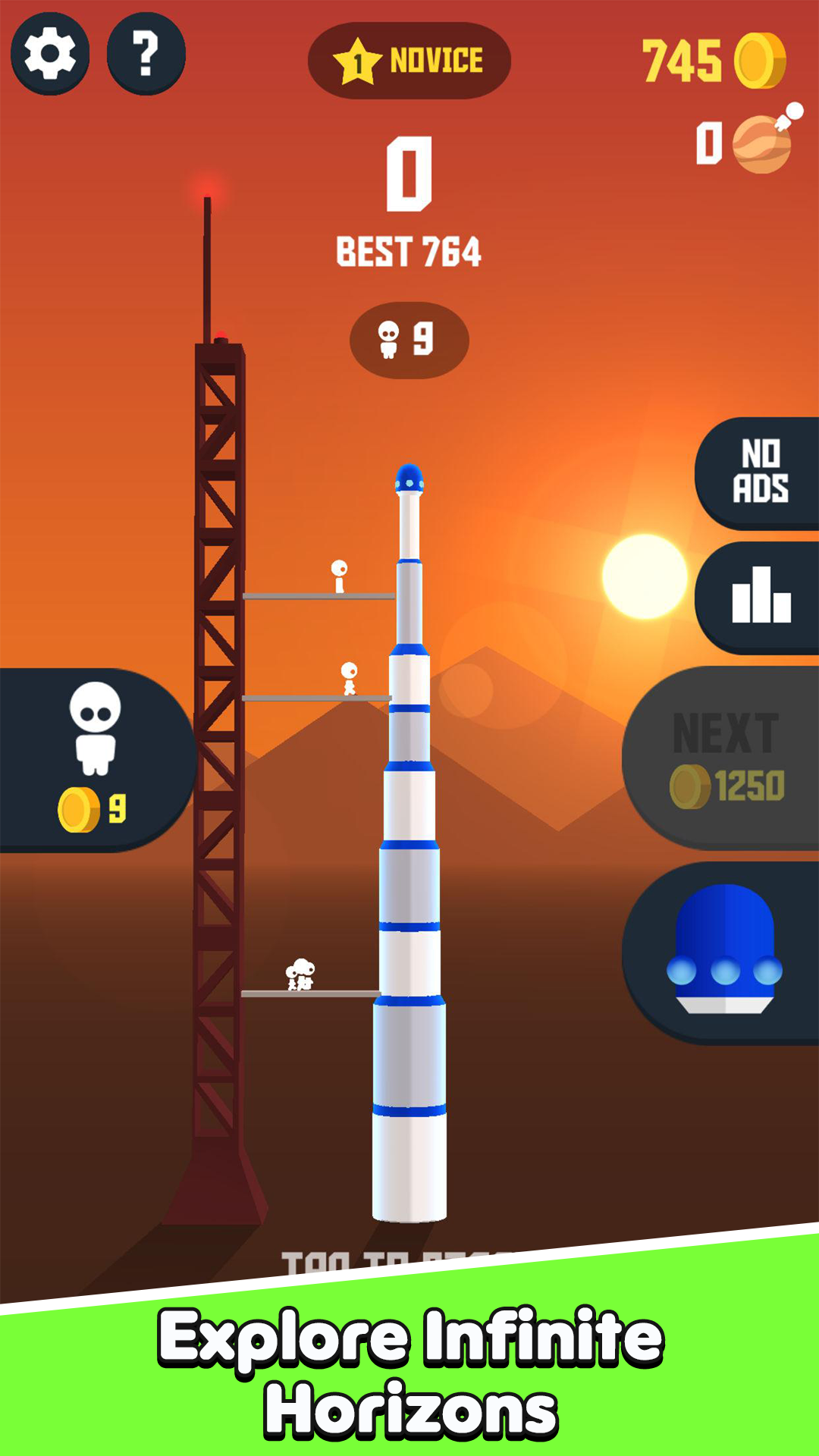Viewport: 819px width, 1456px height.
Task: Select the No Ads purchase button
Action: point(758,472)
